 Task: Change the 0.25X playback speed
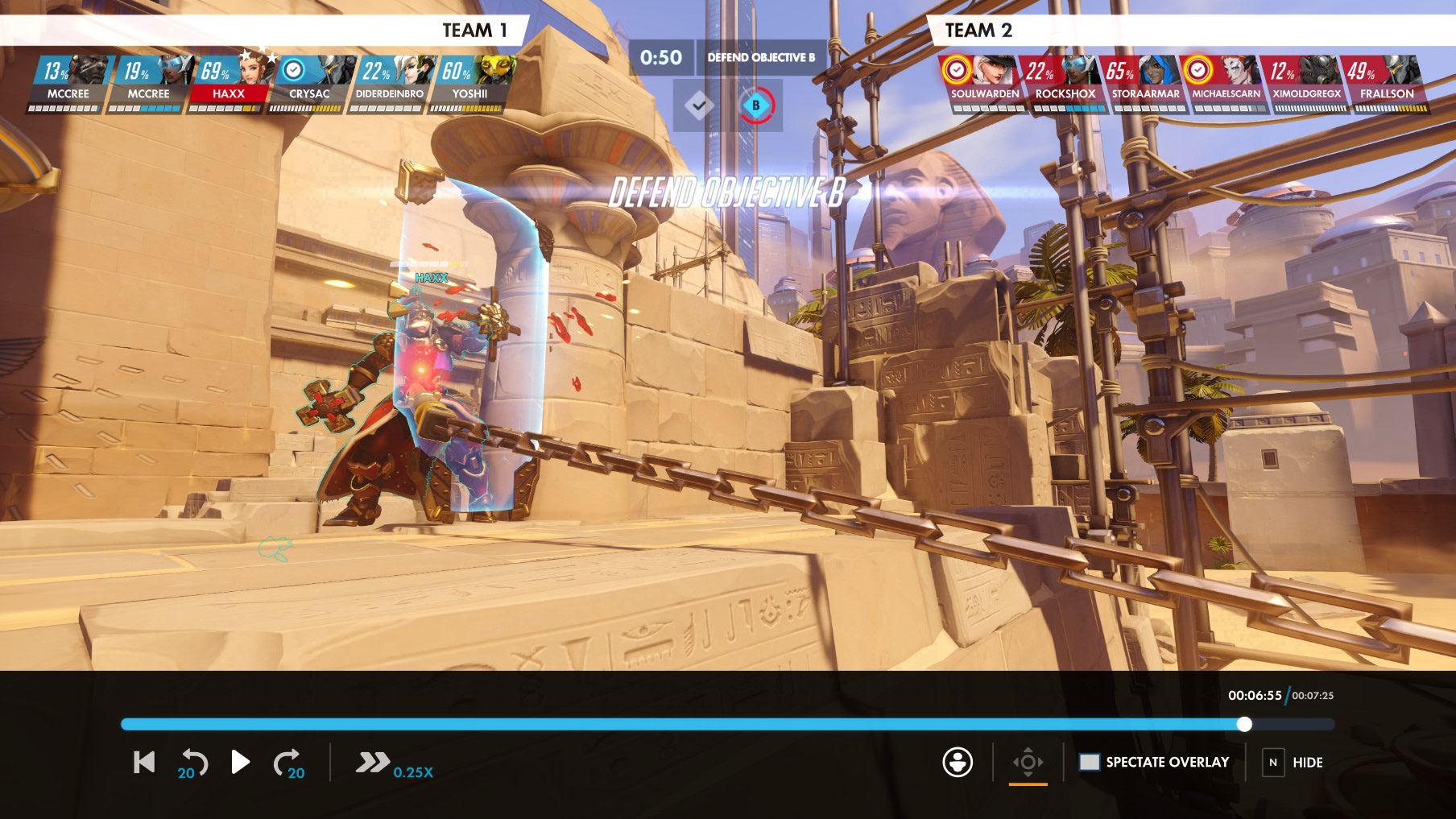click(394, 763)
